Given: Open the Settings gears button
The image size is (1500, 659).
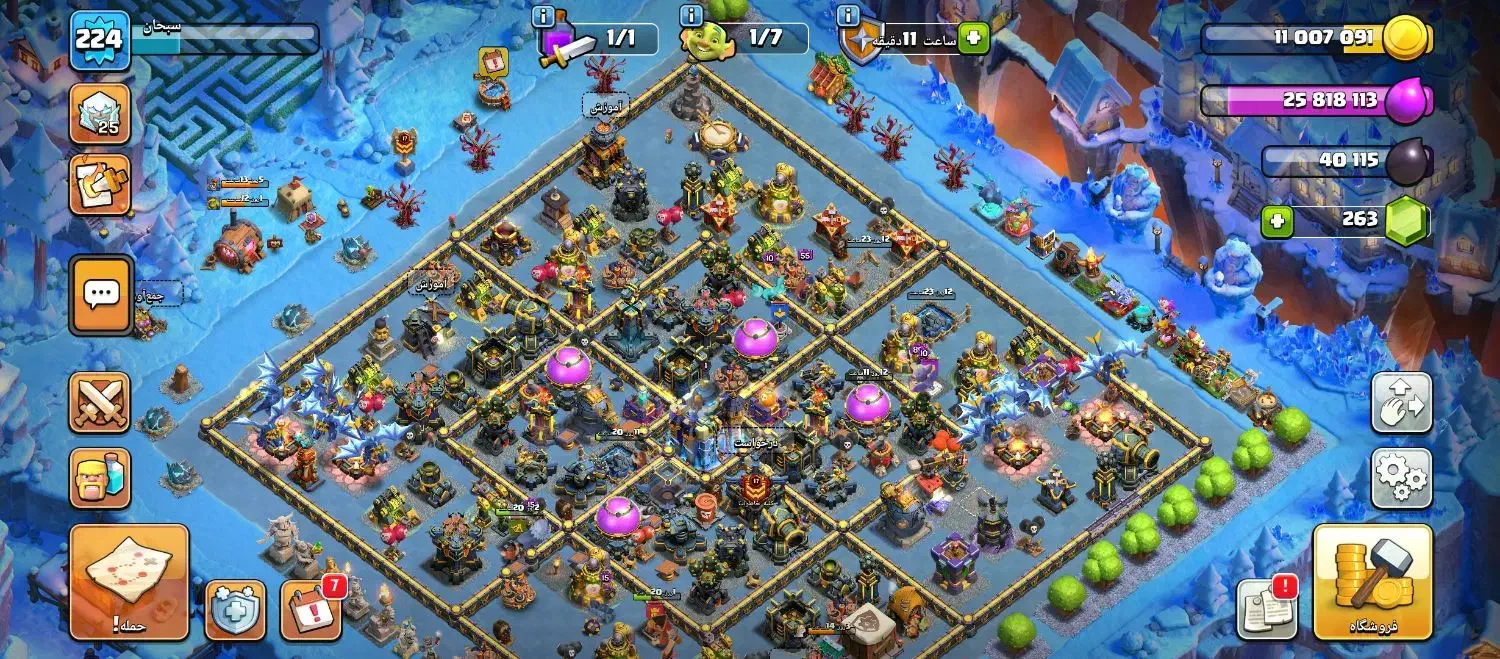Looking at the screenshot, I should (1401, 478).
